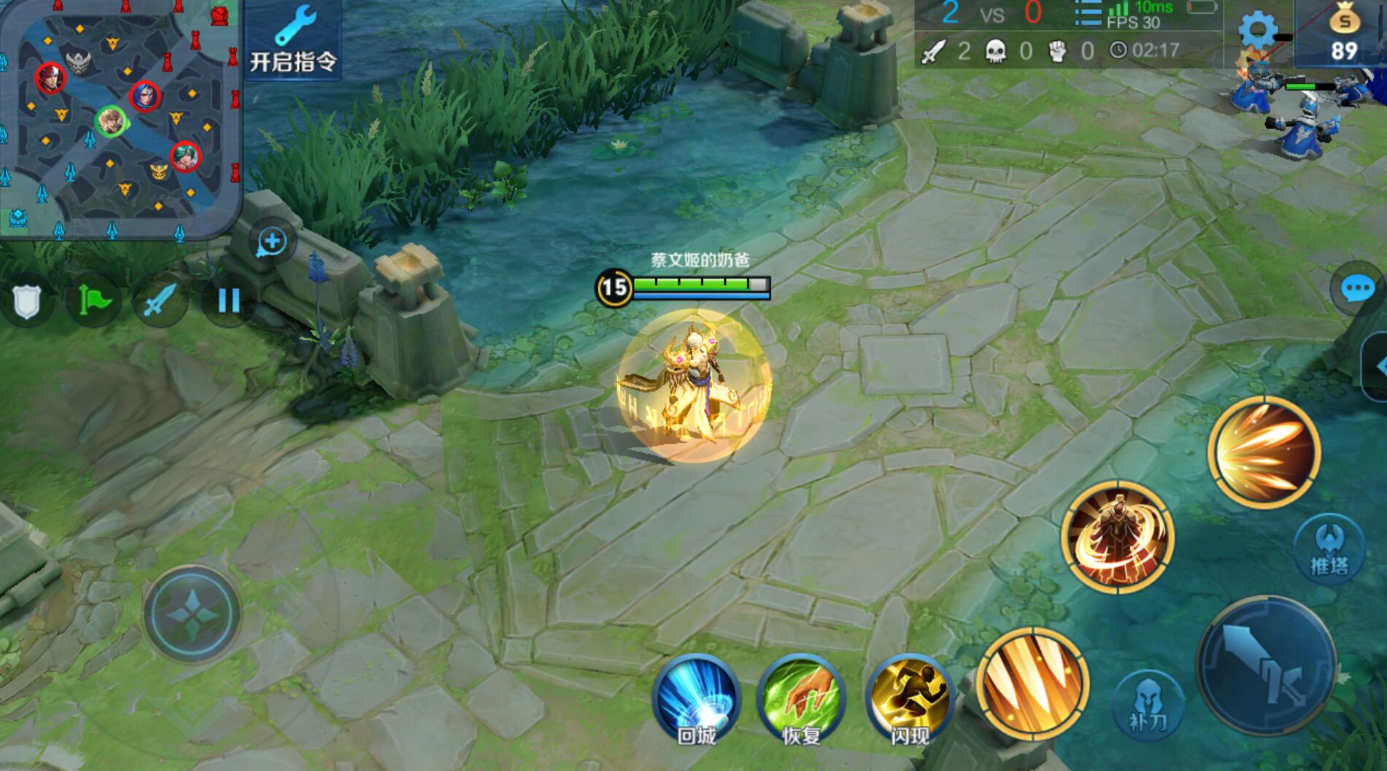Send the green flag gather signal
Image resolution: width=1387 pixels, height=771 pixels.
(93, 300)
